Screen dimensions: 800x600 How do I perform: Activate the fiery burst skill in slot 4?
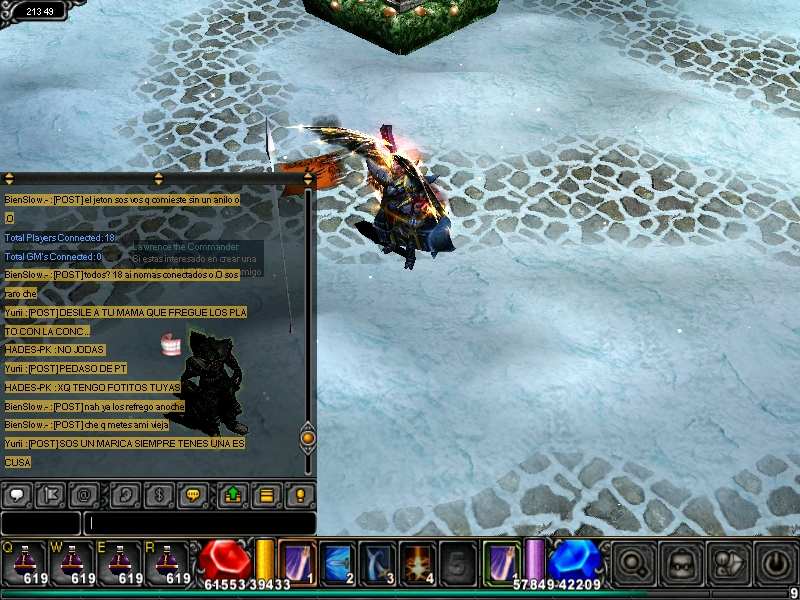pyautogui.click(x=417, y=561)
